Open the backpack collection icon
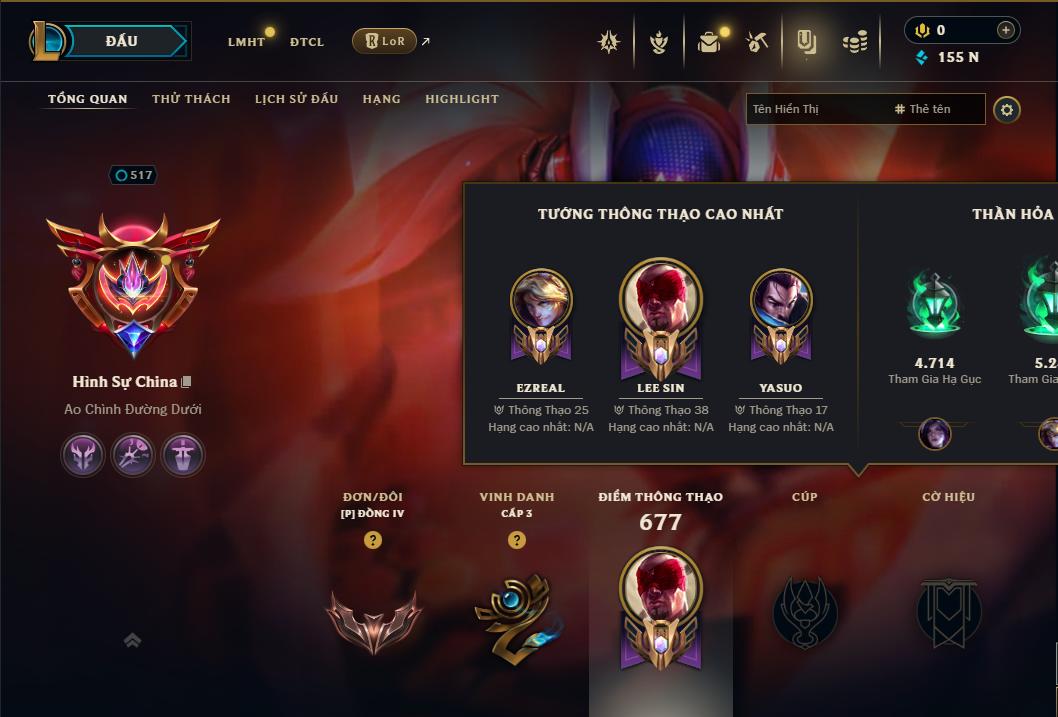This screenshot has width=1058, height=717. coord(709,42)
